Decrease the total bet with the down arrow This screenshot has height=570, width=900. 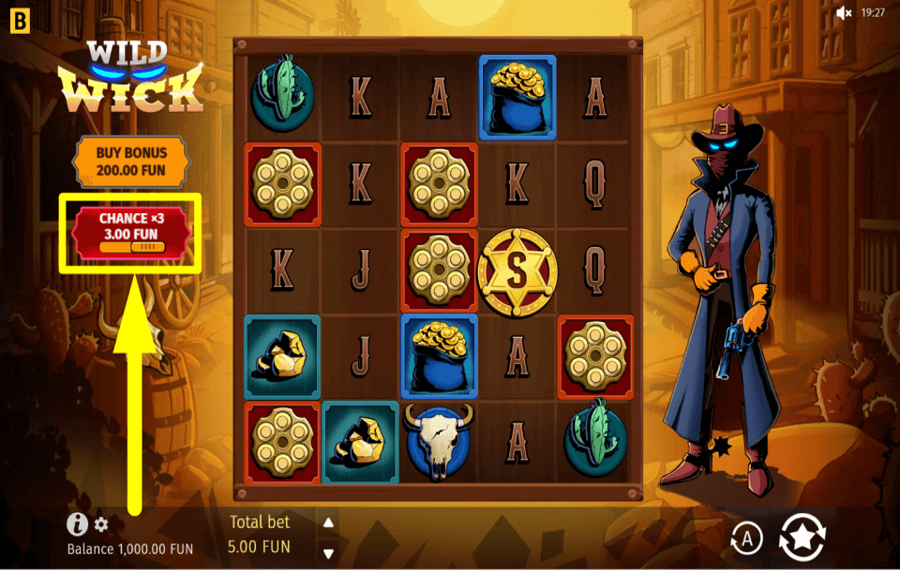tap(328, 553)
